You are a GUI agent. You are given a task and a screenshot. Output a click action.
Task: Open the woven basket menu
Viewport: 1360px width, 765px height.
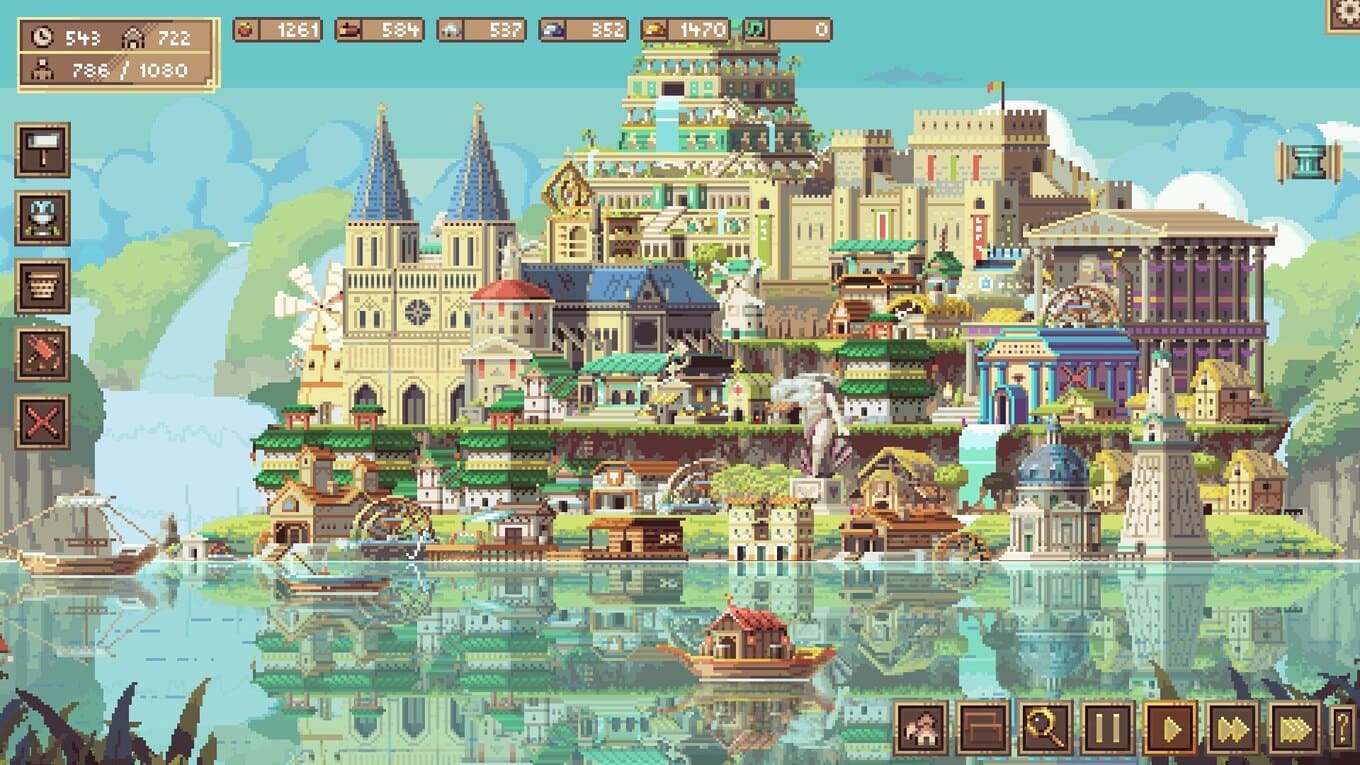(42, 286)
